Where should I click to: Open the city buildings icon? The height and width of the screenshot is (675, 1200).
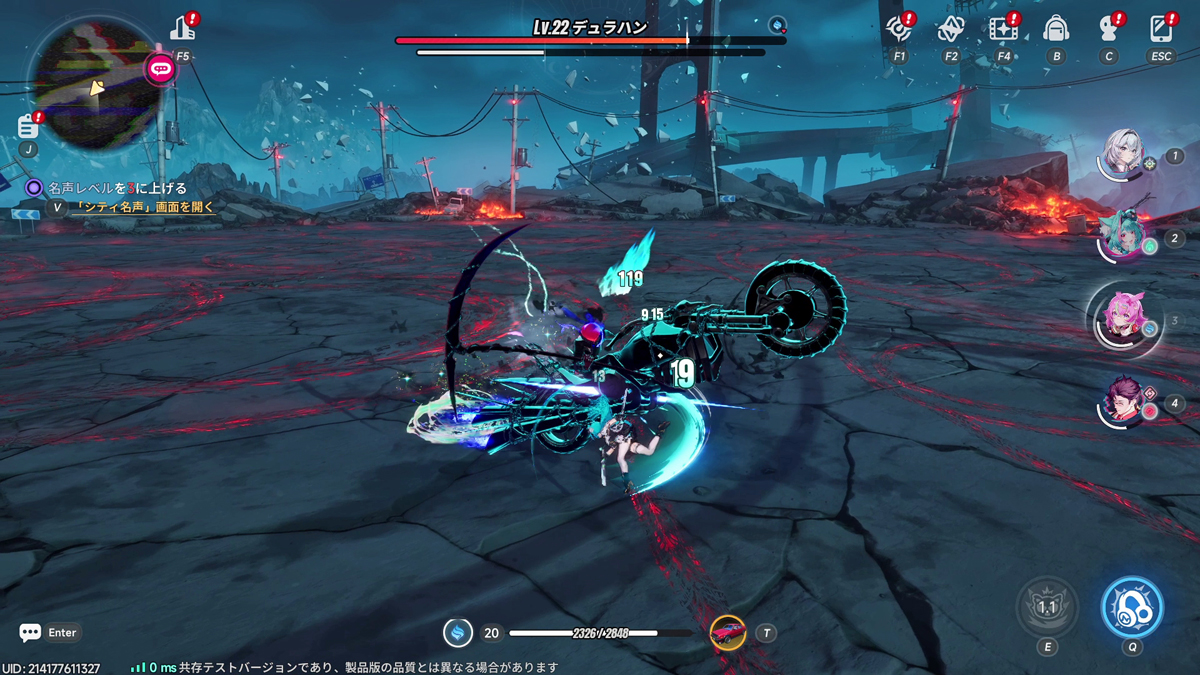click(x=182, y=29)
